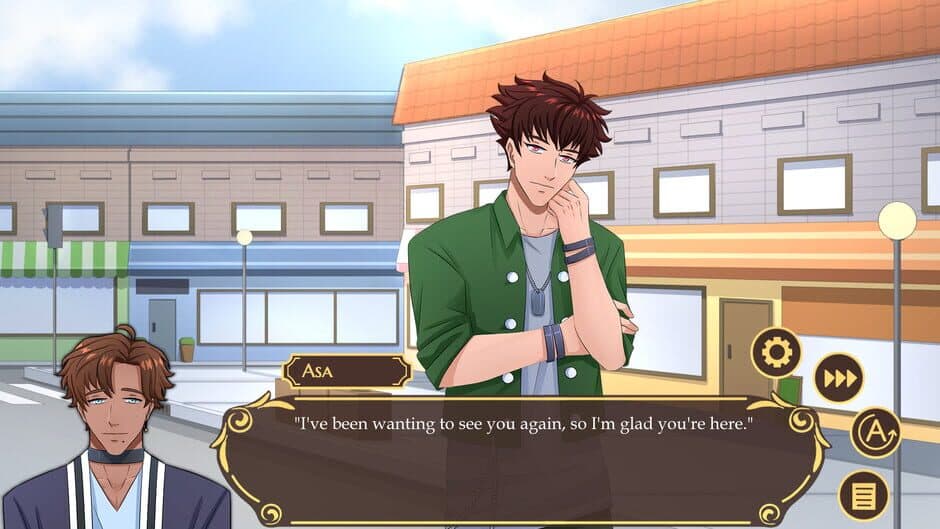Activate the fast-forward skip button

tap(838, 378)
